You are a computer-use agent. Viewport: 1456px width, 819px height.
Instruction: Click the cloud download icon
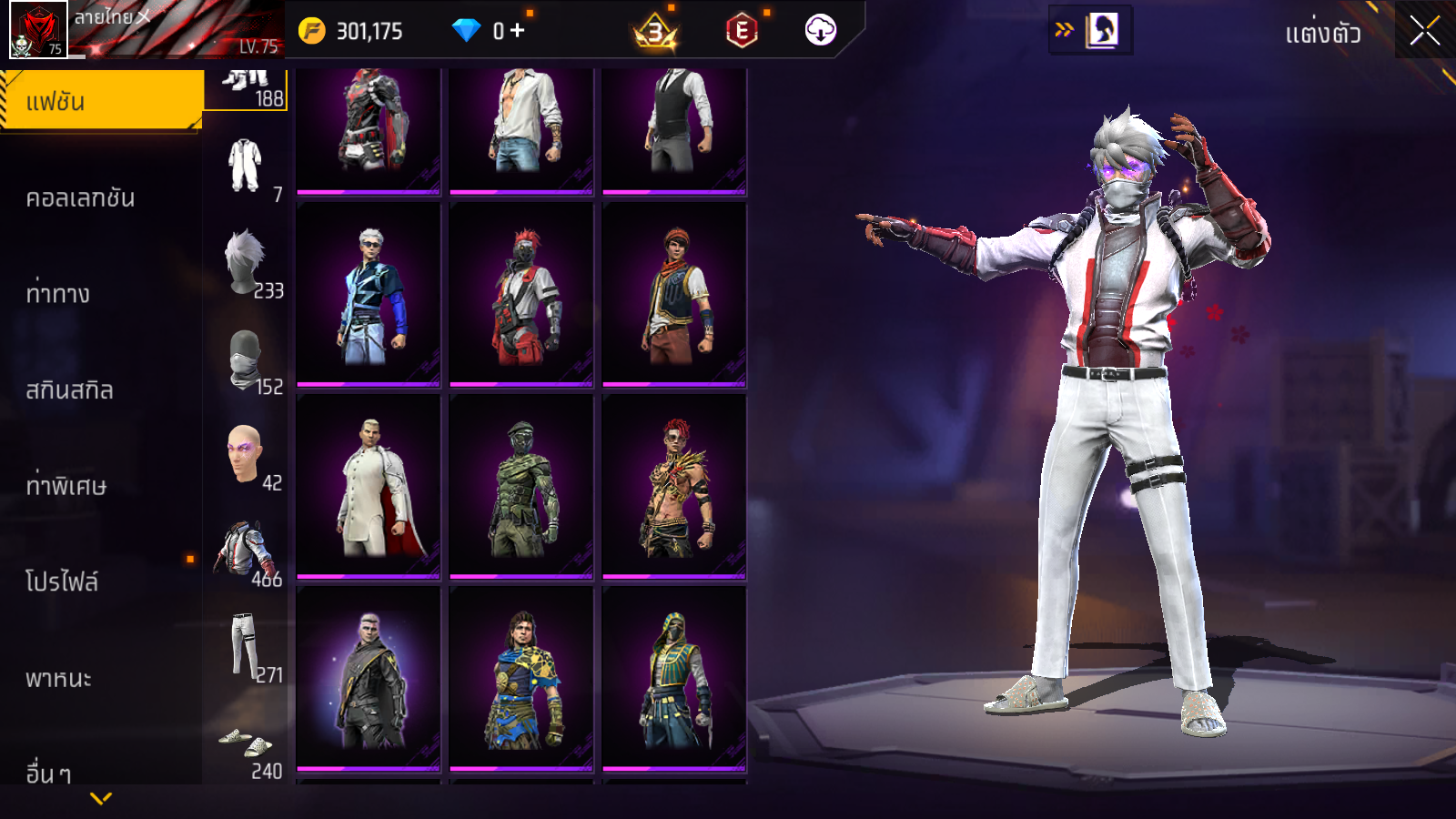click(x=820, y=31)
